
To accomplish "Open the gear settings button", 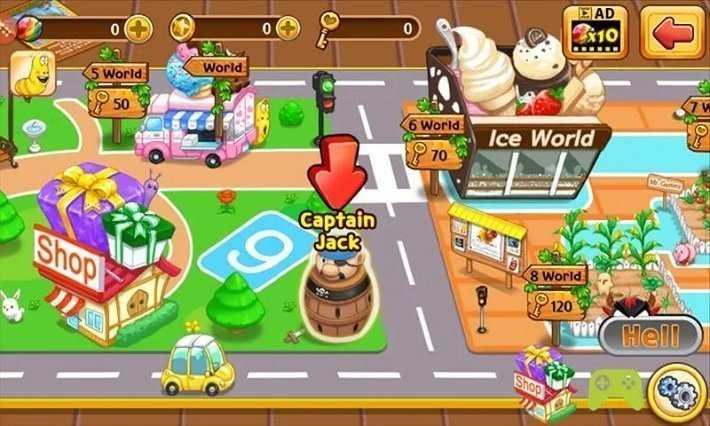I will (x=679, y=394).
